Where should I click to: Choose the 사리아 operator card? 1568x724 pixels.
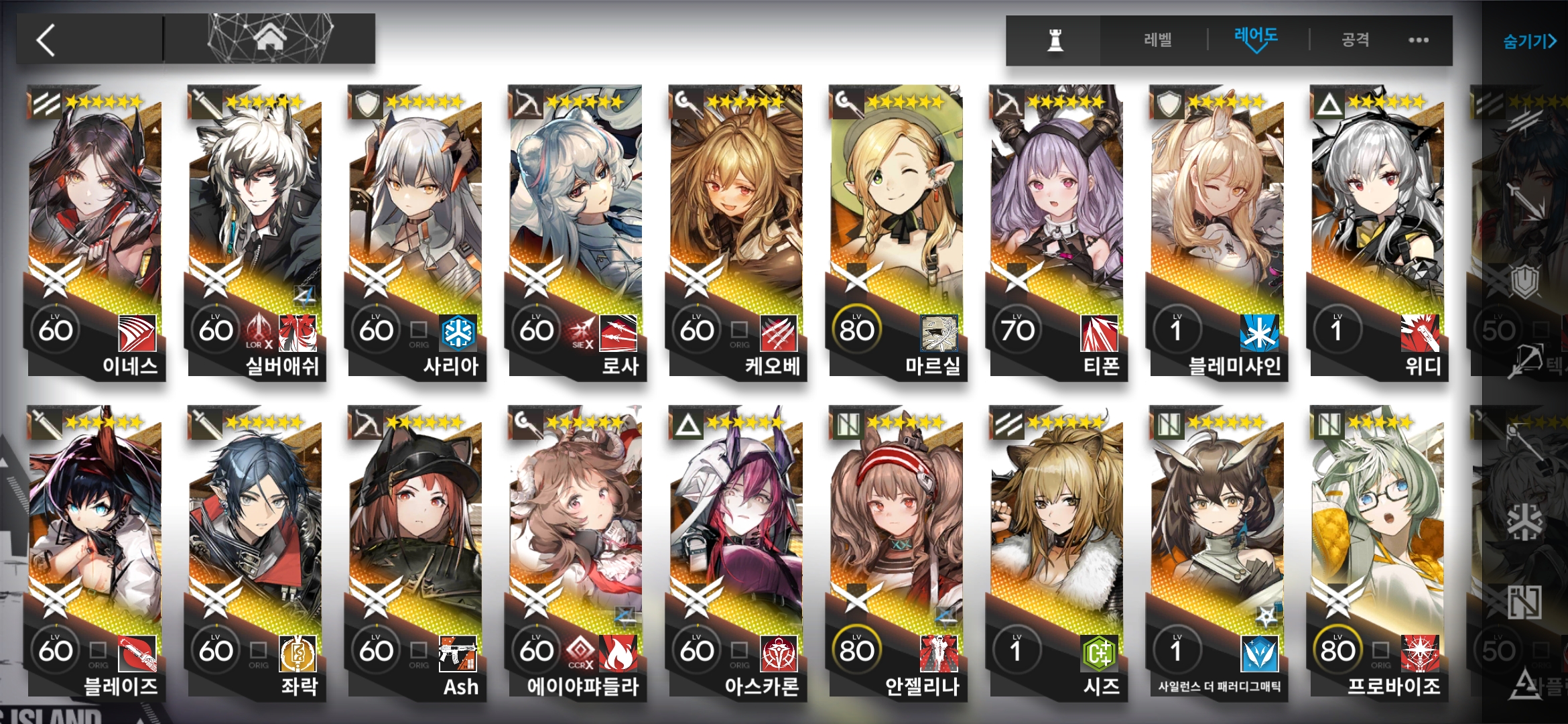415,228
